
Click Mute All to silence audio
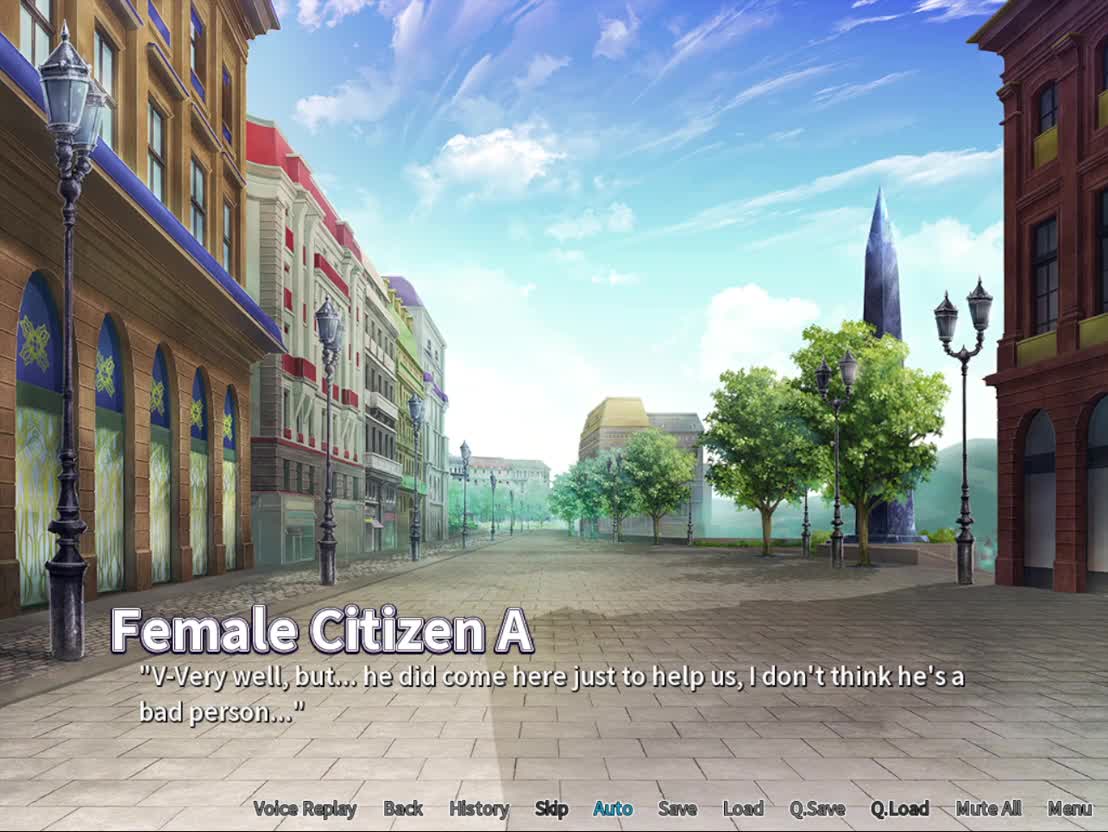(x=988, y=809)
